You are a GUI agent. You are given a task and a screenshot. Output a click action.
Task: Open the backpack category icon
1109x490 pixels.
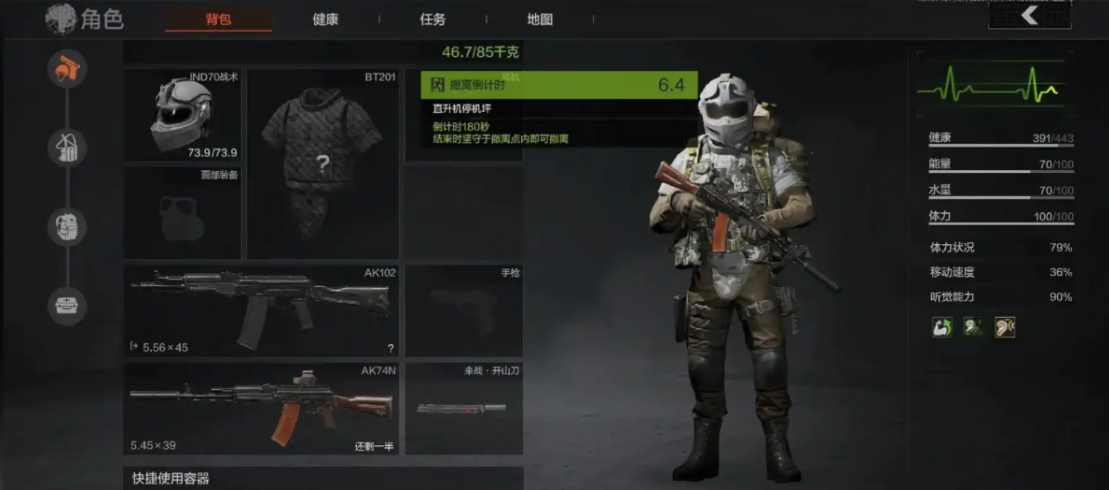(x=67, y=227)
